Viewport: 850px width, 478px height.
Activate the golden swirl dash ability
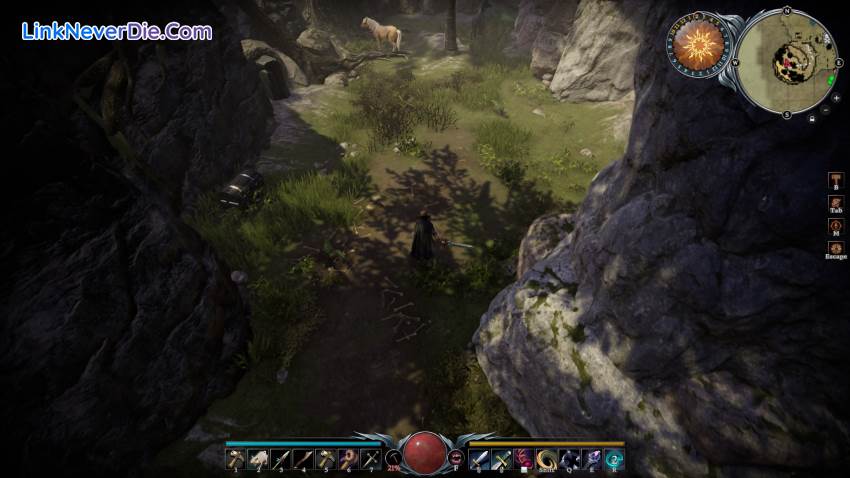pos(547,459)
